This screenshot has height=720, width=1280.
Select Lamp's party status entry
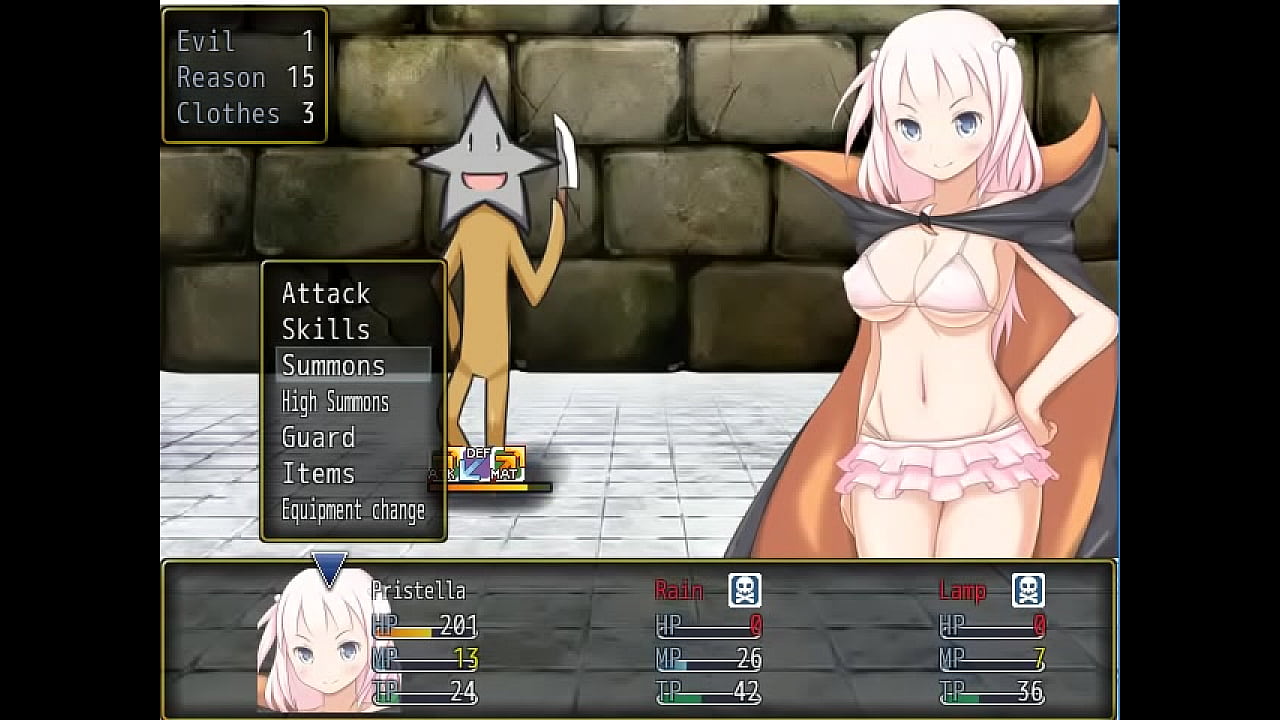tap(992, 640)
